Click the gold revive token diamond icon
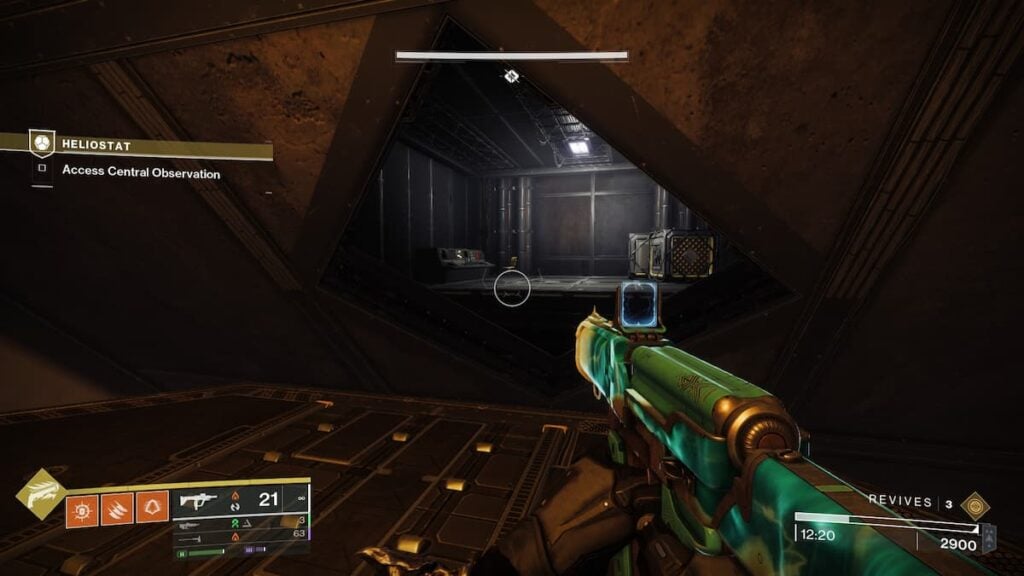Viewport: 1024px width, 576px height. point(974,504)
